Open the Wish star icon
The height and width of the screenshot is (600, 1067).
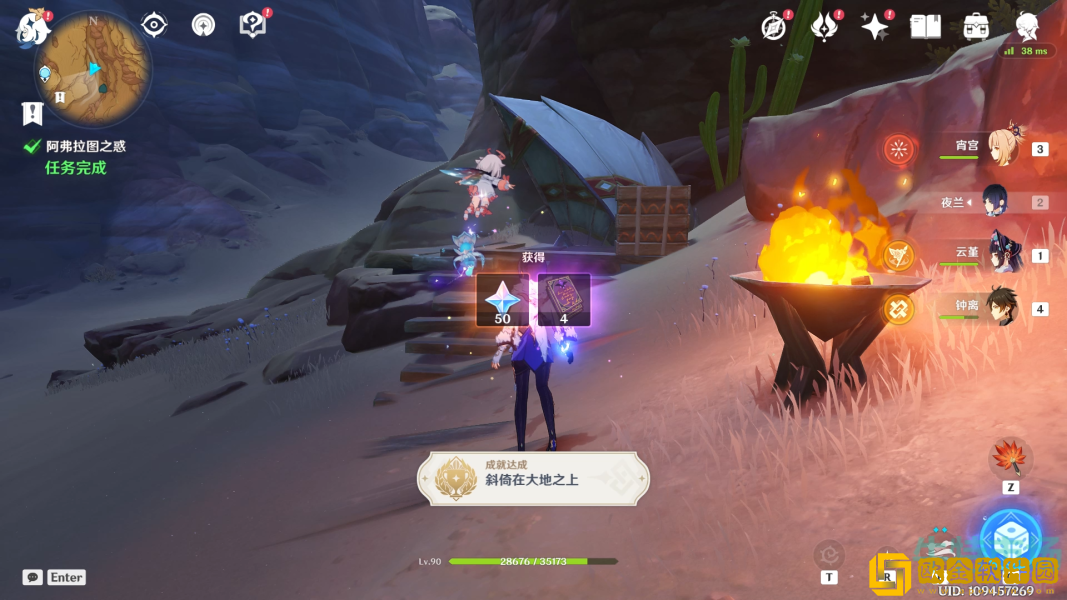tap(875, 27)
